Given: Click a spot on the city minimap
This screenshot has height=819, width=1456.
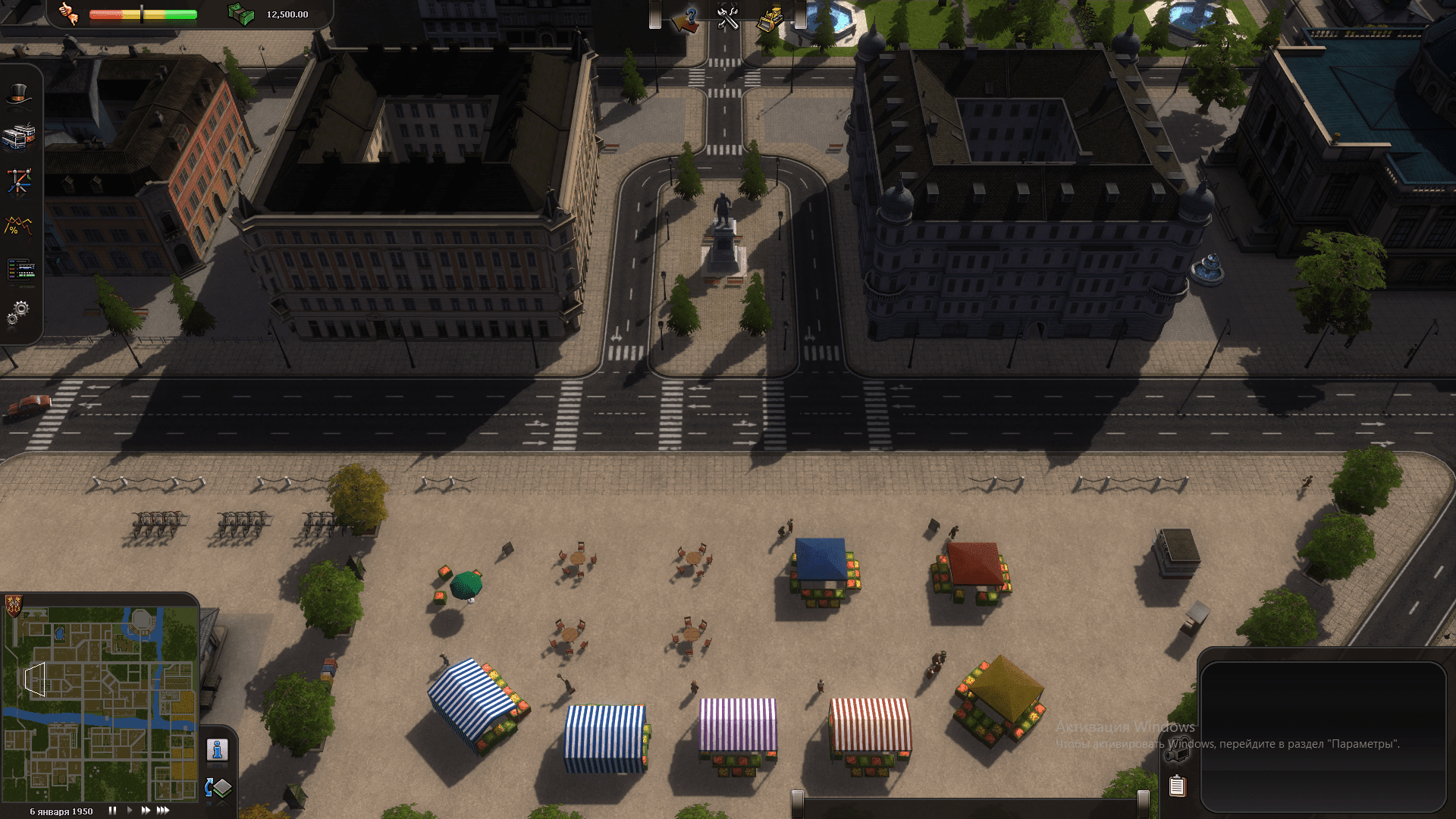Looking at the screenshot, I should 100,704.
